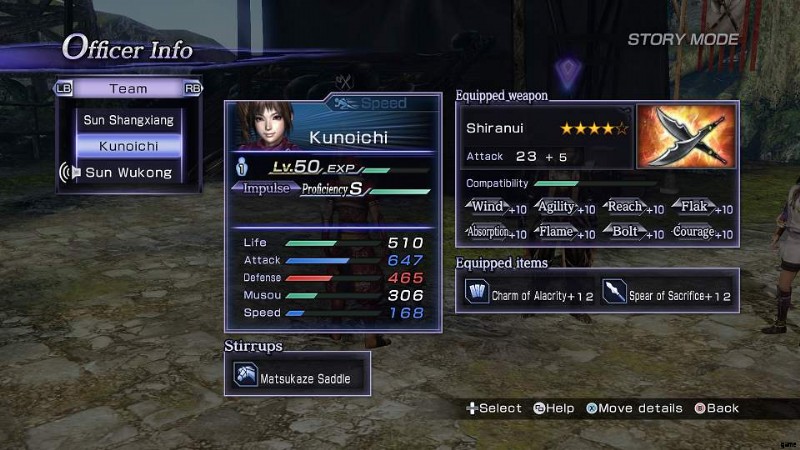Click the Courage weapon attribute

703,233
